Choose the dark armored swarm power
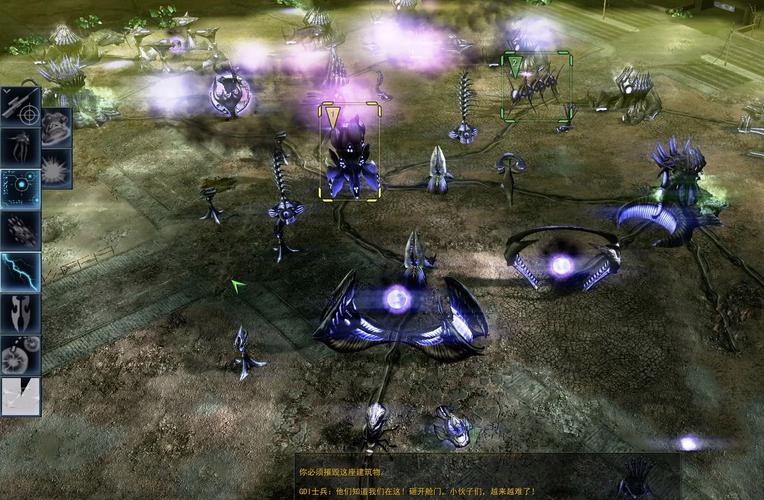The image size is (764, 500). (x=20, y=230)
